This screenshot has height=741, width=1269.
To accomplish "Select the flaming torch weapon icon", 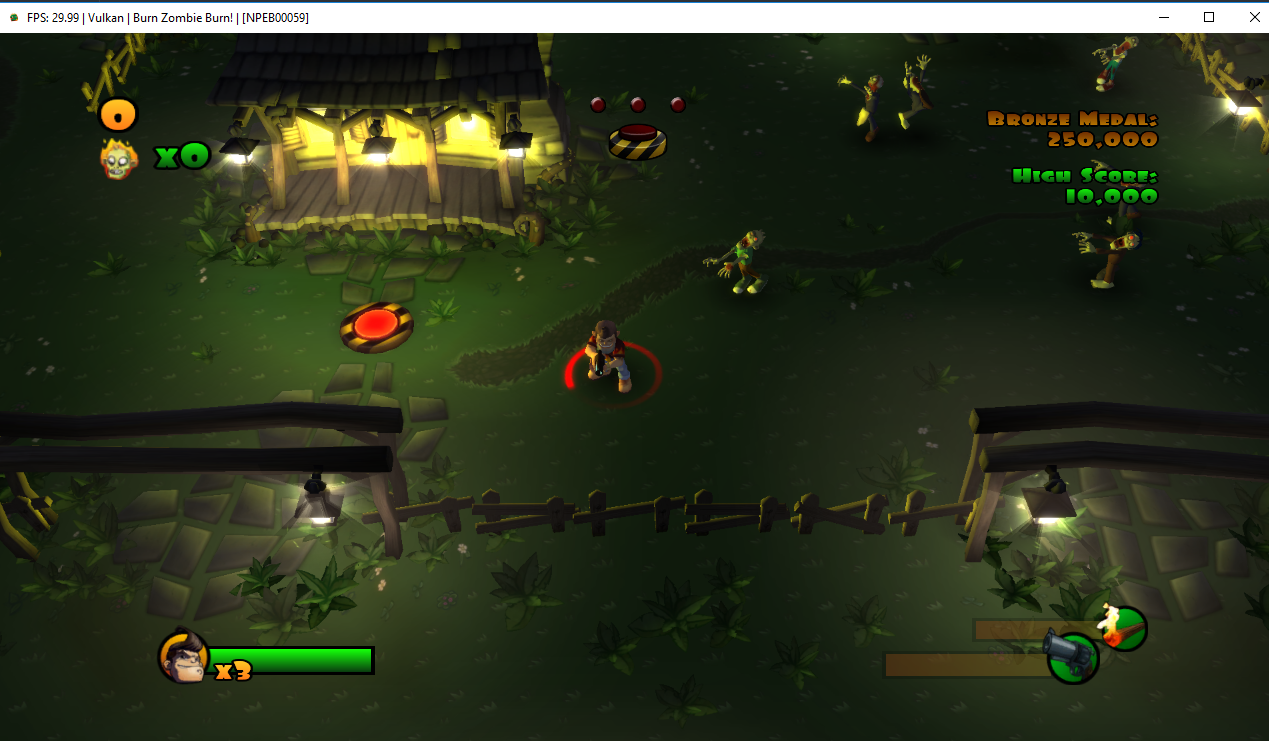I will coord(1124,627).
